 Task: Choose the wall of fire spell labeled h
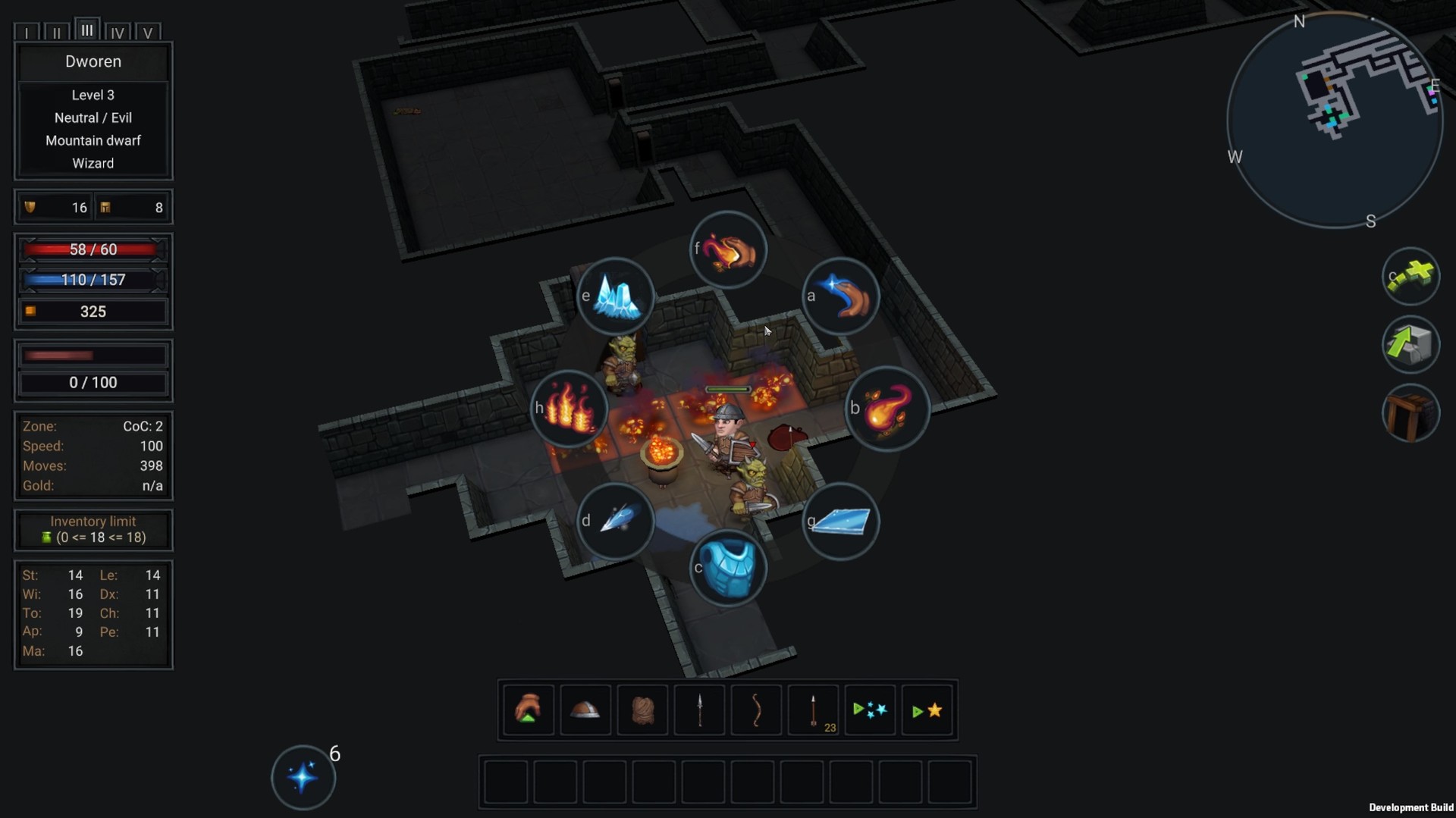570,409
